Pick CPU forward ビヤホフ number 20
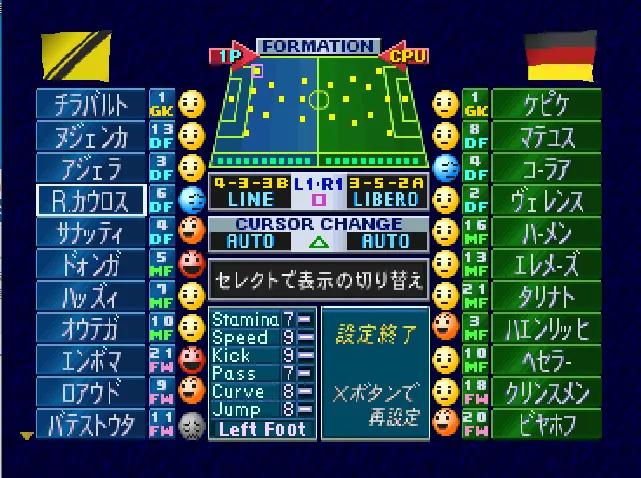The height and width of the screenshot is (478, 641). (546, 424)
